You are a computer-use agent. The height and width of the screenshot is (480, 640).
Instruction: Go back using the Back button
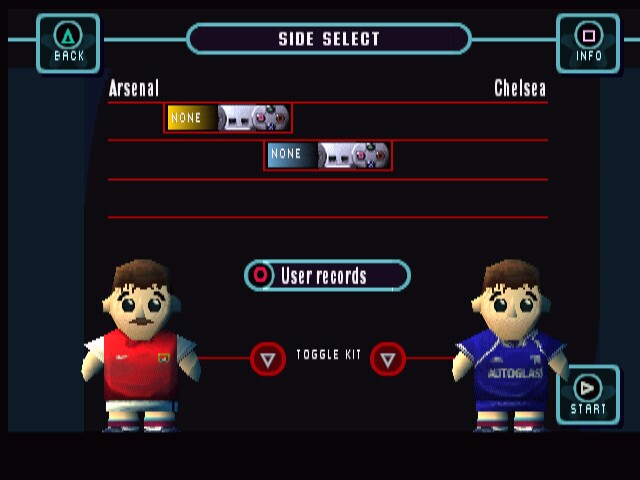point(68,43)
